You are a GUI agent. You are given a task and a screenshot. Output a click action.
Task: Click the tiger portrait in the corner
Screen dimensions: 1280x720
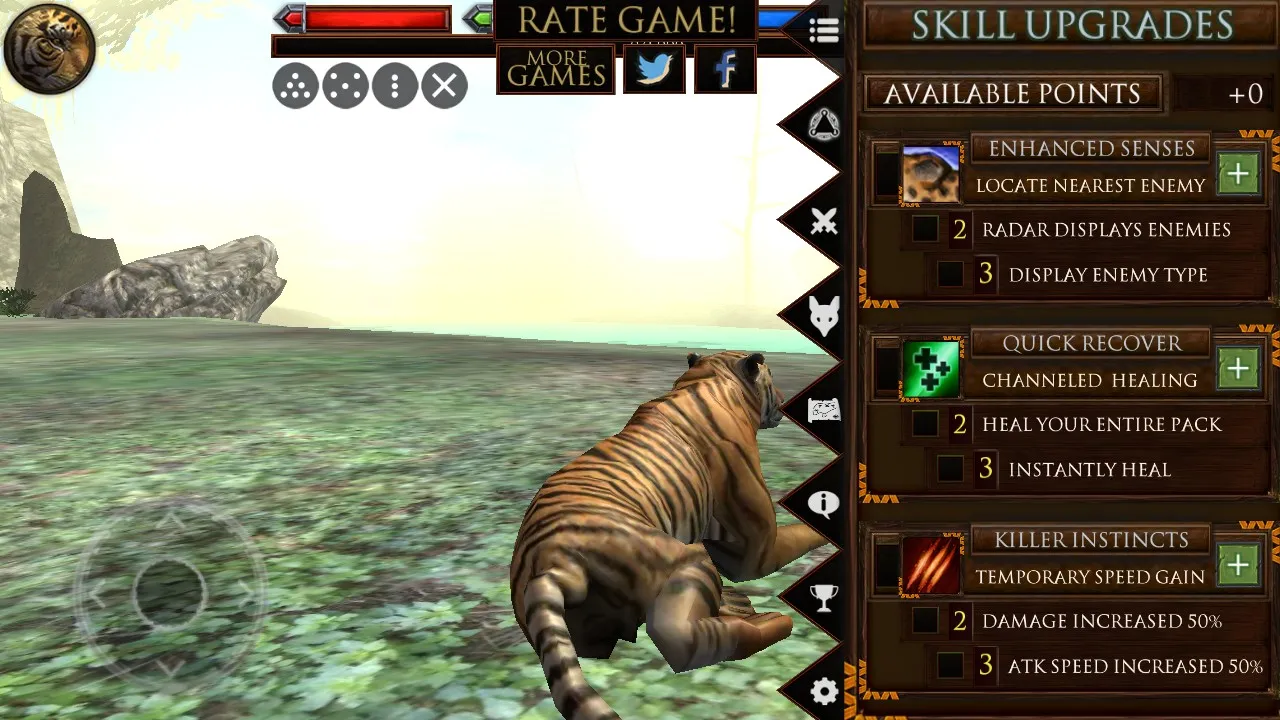49,48
